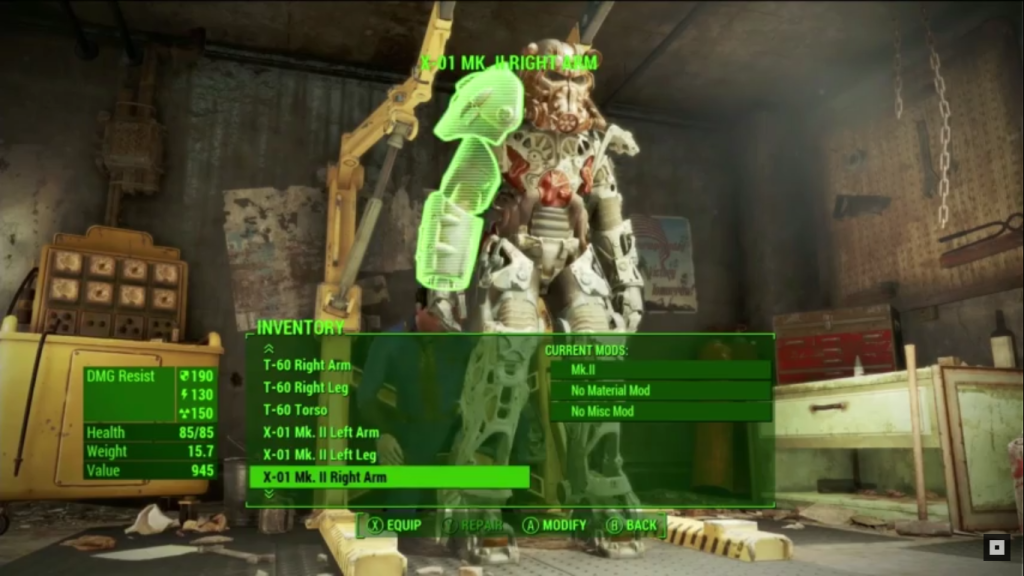Open the Mk.II current mod slot

[660, 370]
